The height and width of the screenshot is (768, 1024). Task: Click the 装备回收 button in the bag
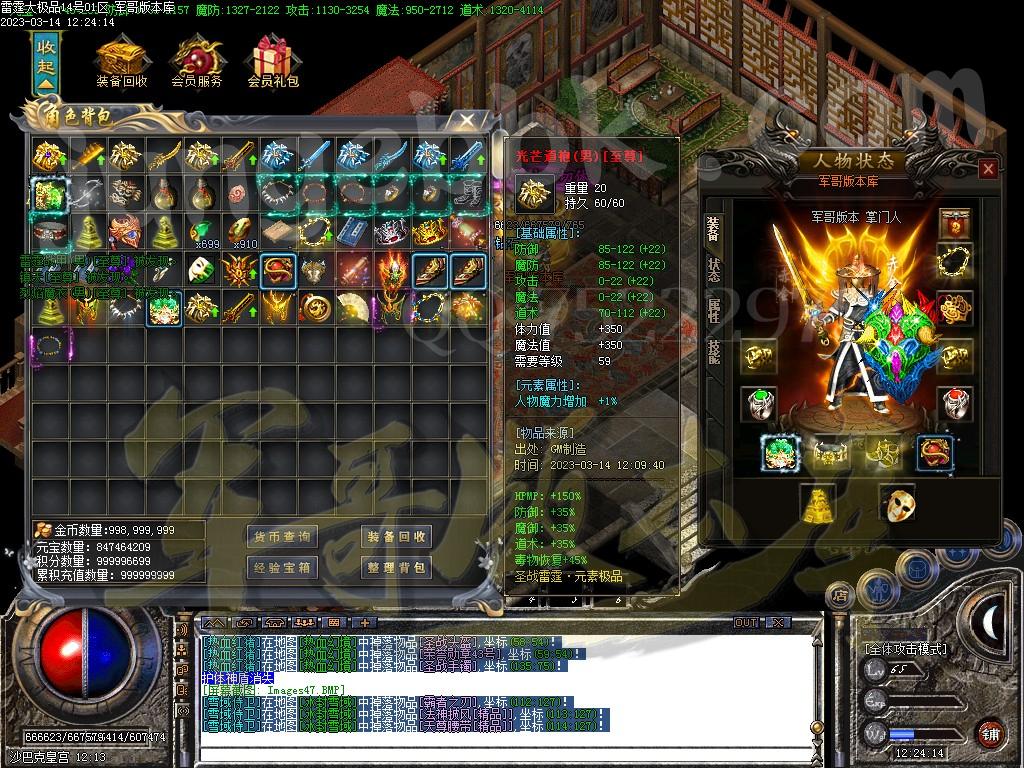coord(396,537)
